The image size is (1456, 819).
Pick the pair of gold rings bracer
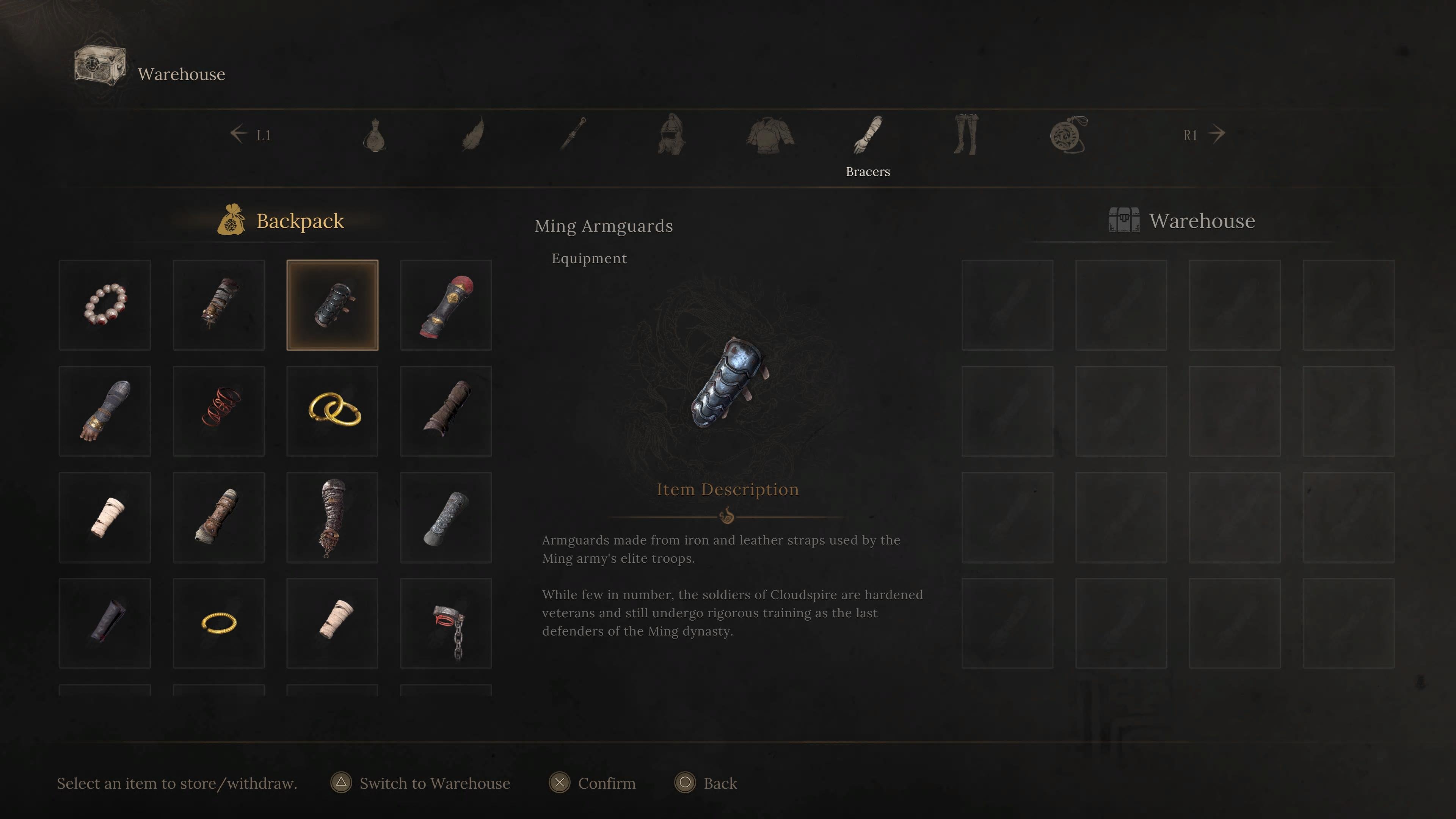tap(333, 411)
